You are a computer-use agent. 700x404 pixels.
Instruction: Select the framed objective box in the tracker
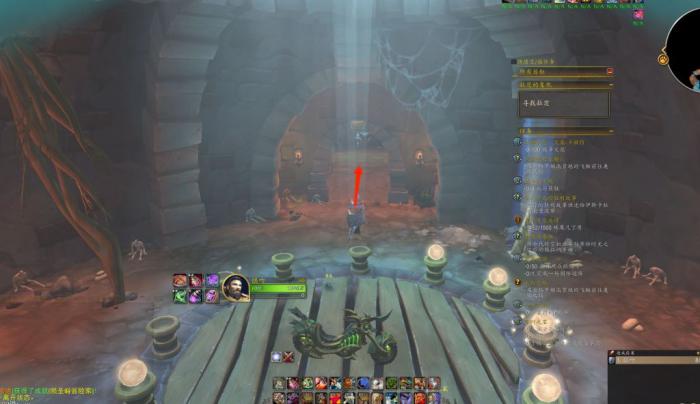[562, 104]
